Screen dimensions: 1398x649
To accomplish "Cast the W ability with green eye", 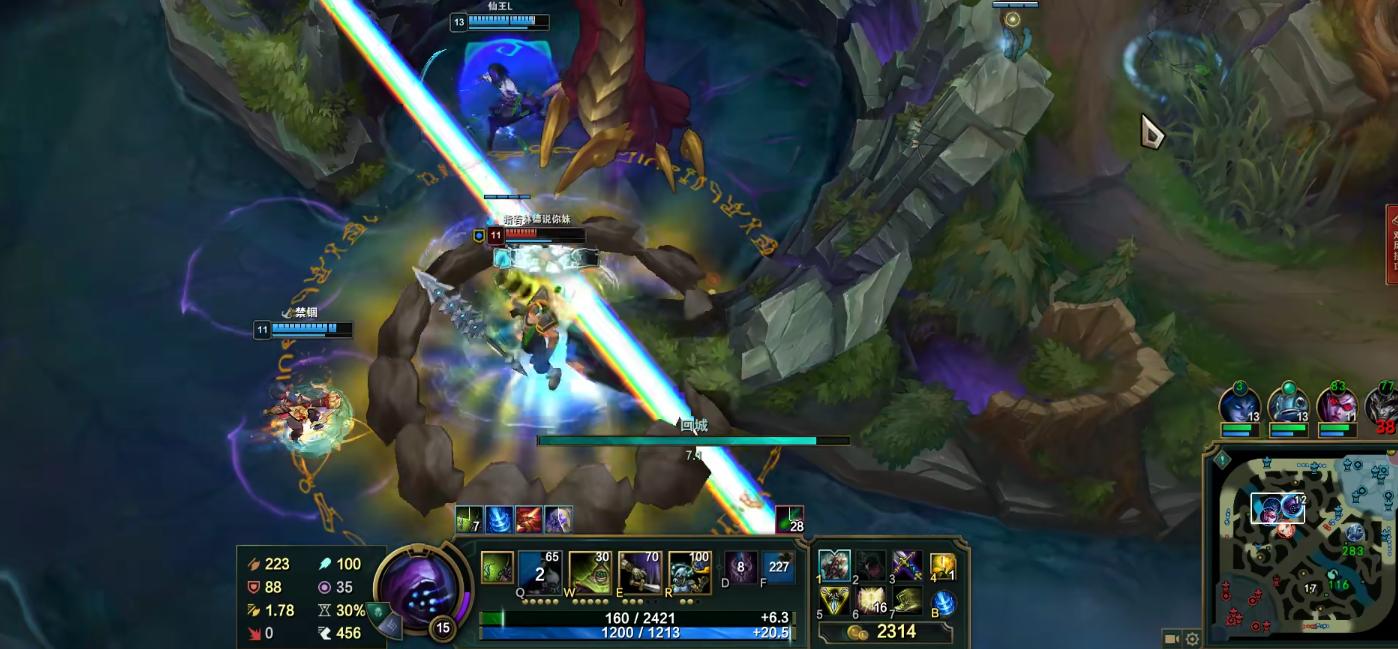I will (x=589, y=573).
